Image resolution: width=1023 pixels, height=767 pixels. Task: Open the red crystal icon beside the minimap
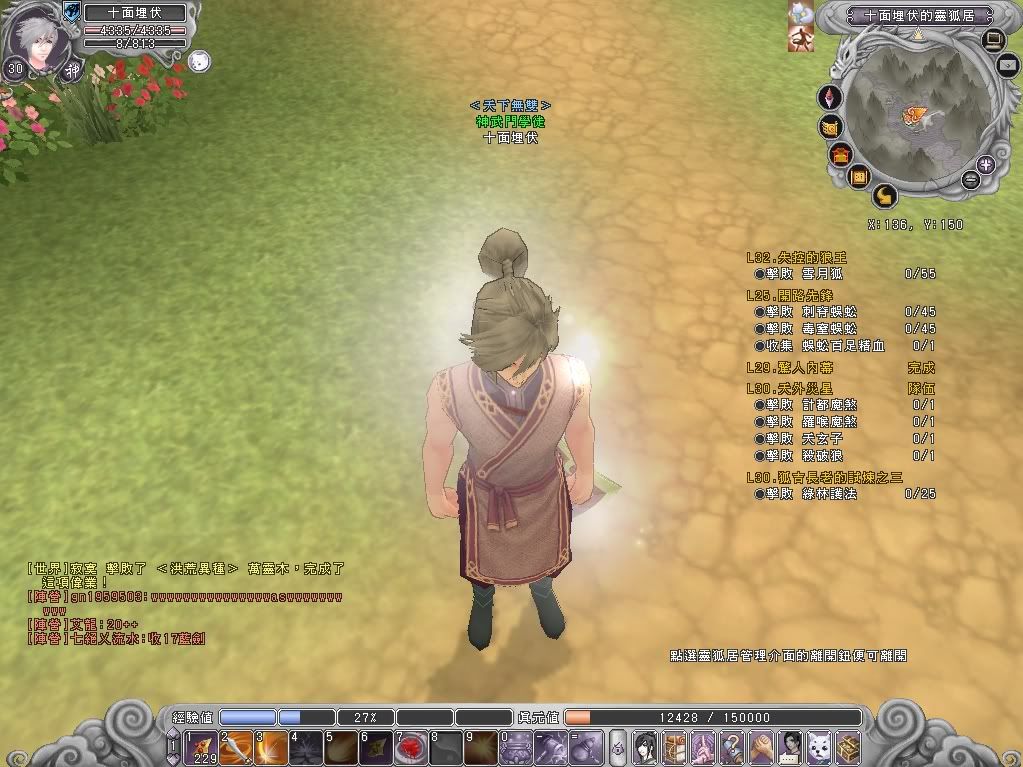coord(830,98)
